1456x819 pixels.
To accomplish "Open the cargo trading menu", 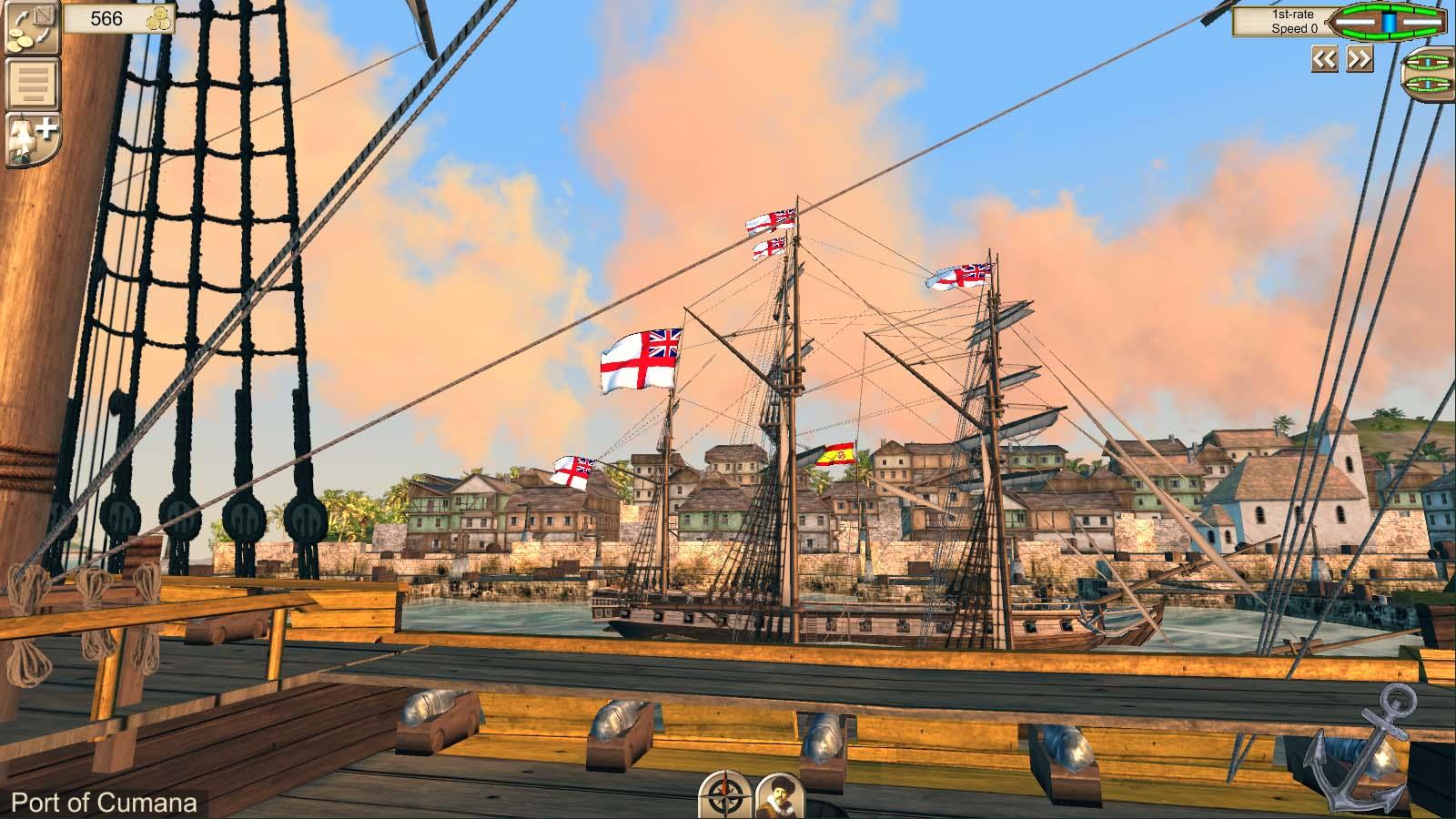I will tap(32, 29).
